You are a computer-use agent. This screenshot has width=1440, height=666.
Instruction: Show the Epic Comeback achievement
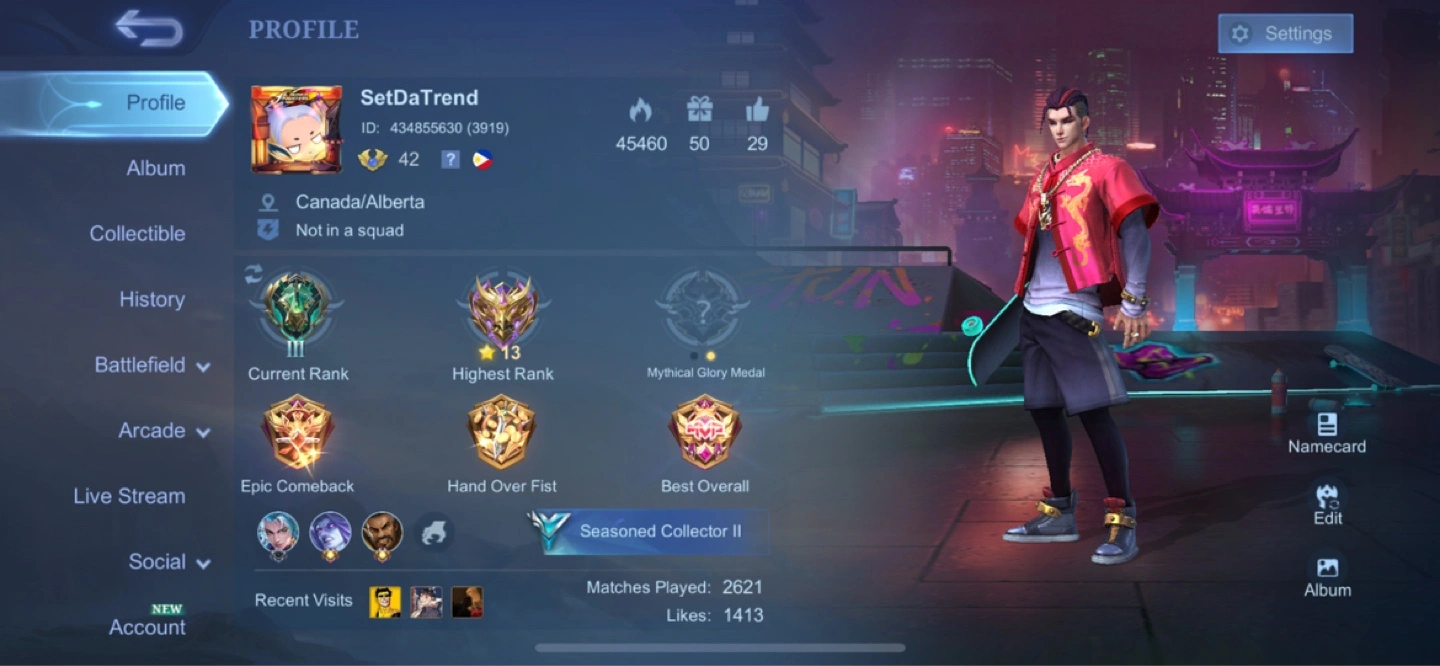point(297,434)
